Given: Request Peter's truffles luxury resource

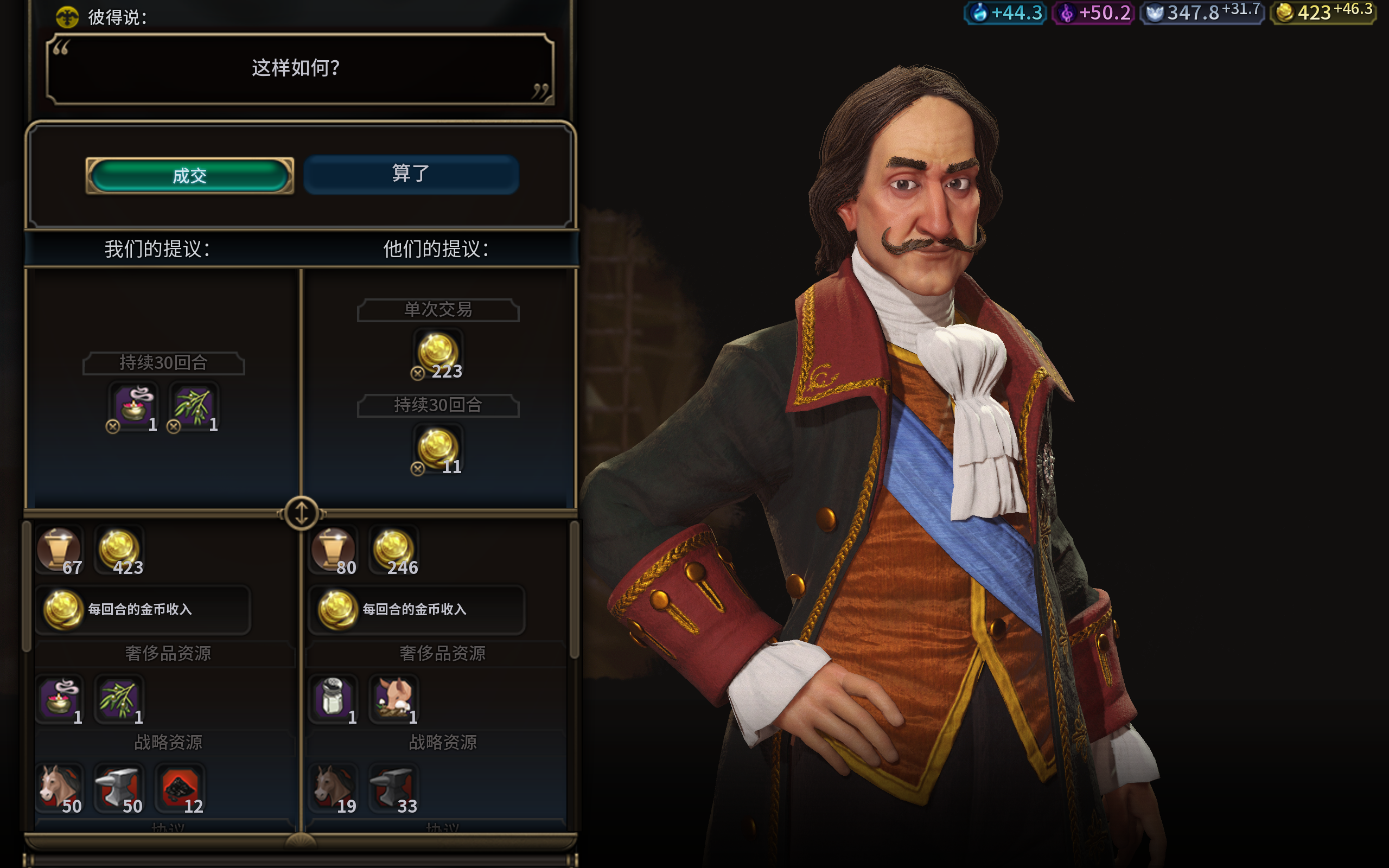Looking at the screenshot, I should click(x=394, y=699).
